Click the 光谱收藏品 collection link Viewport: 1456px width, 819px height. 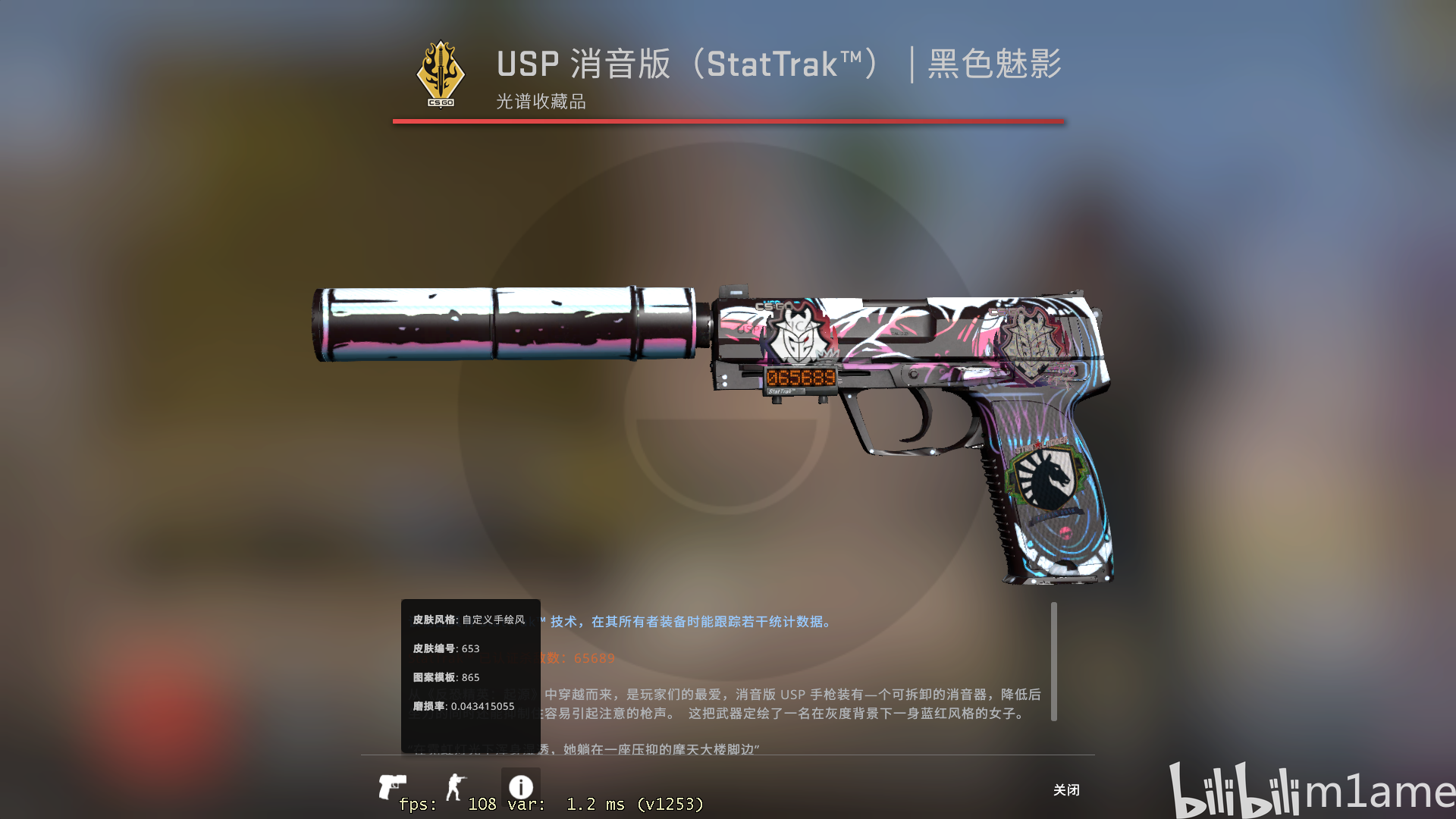540,102
